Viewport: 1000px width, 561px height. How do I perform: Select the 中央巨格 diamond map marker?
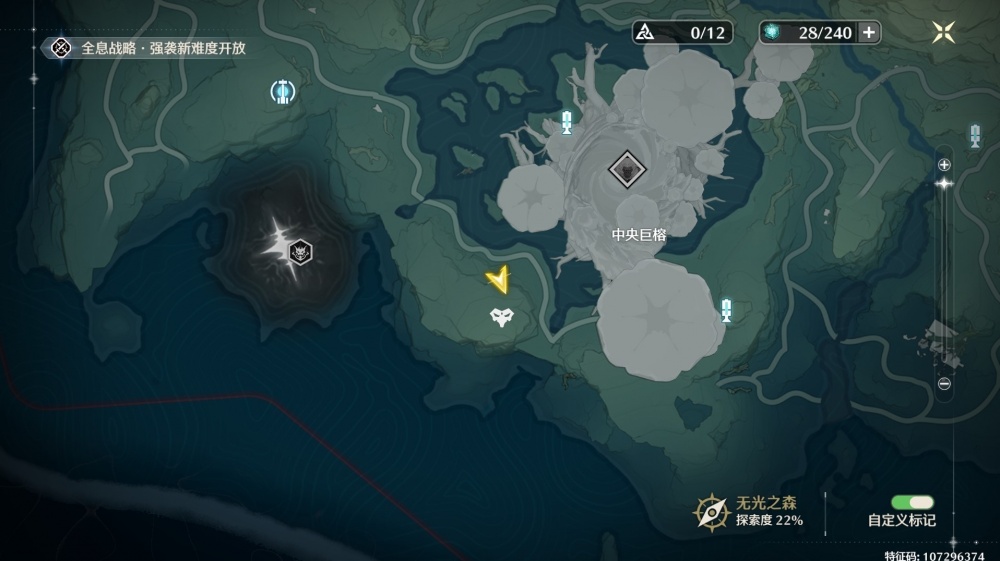[x=626, y=172]
